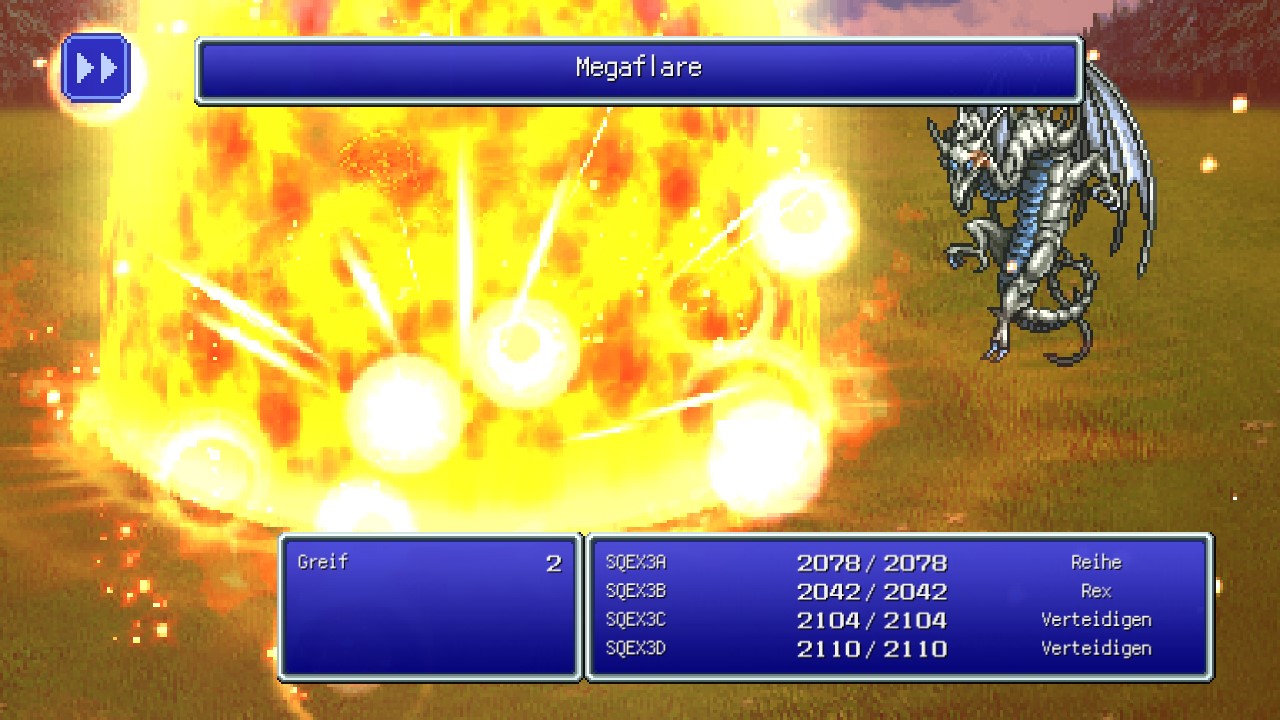
Task: Select the Greif enemy entry
Action: [x=323, y=562]
